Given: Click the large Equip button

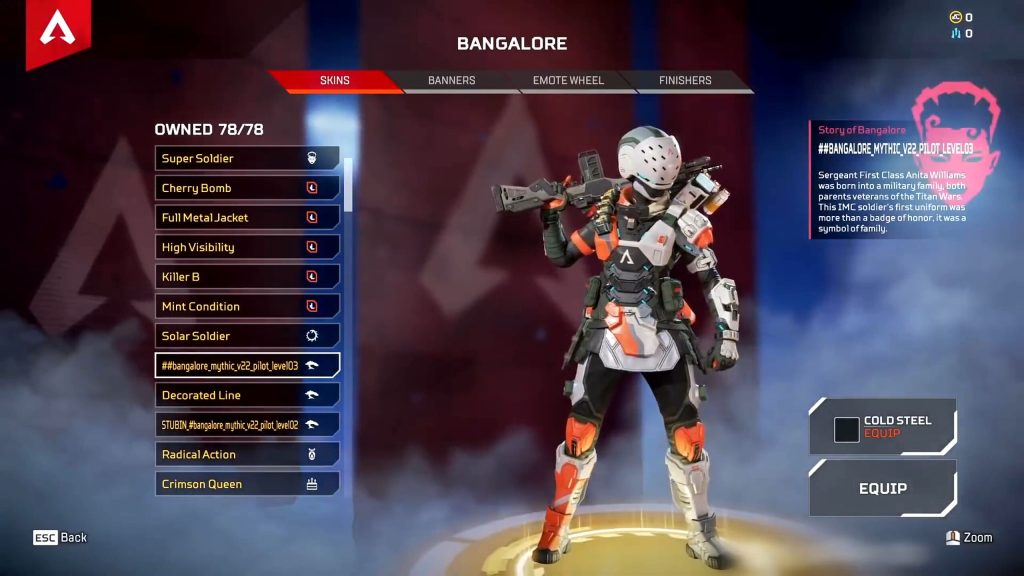Looking at the screenshot, I should tap(882, 489).
